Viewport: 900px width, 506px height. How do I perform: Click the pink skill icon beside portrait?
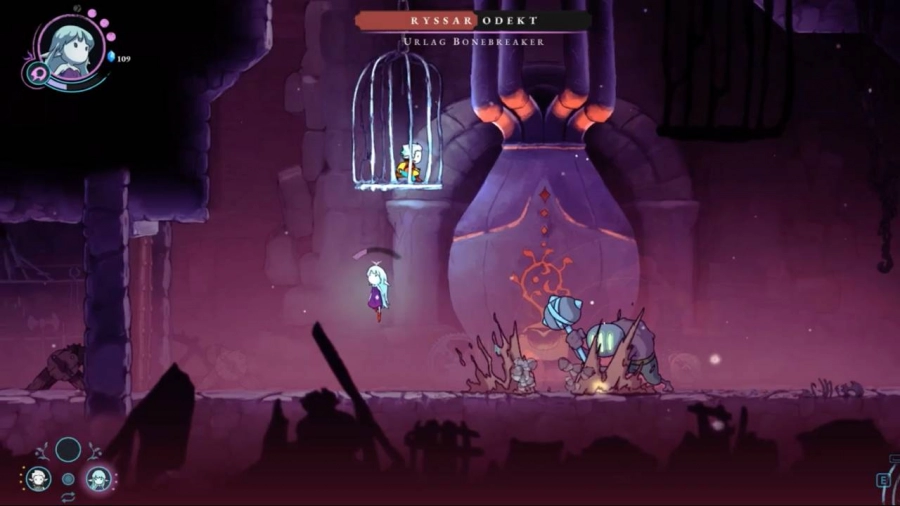point(35,74)
